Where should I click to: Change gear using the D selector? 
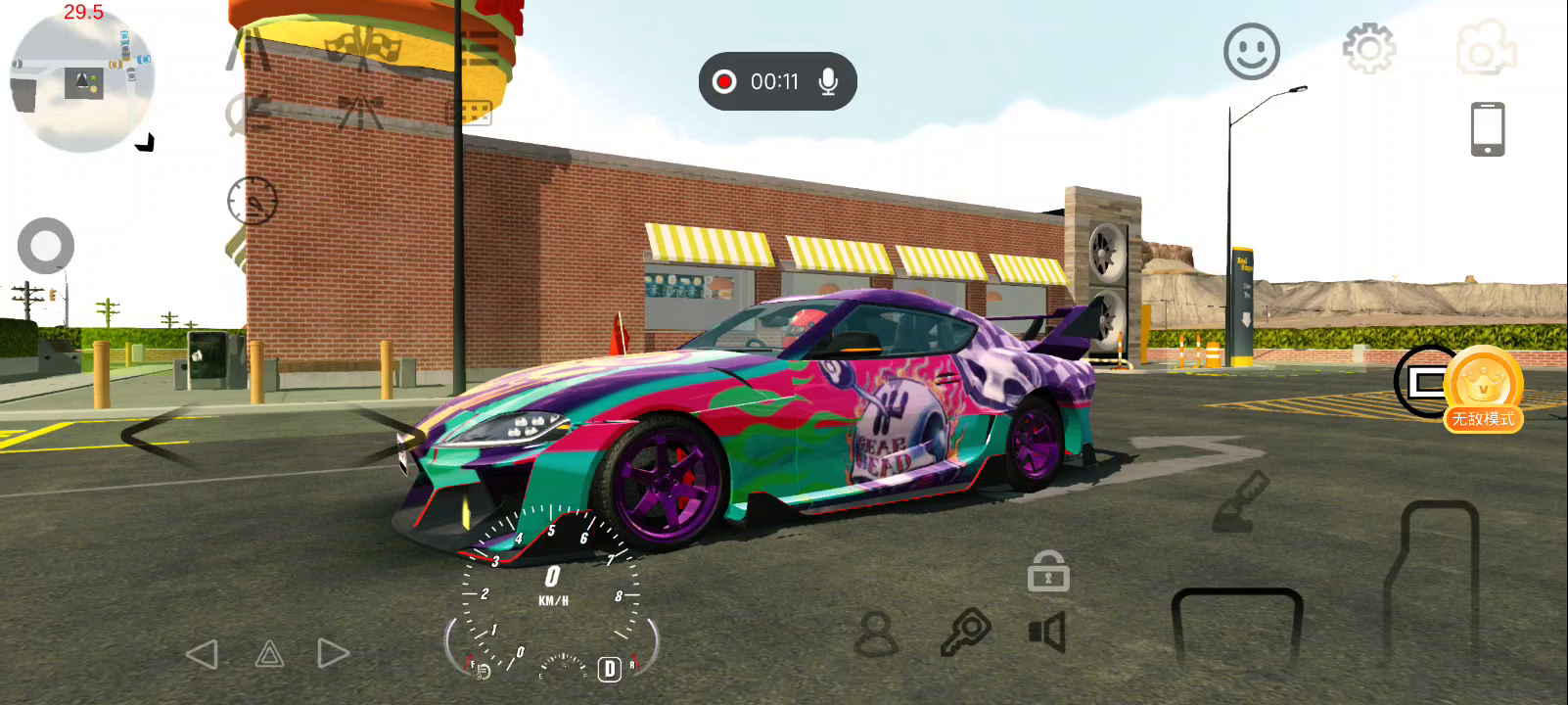[x=609, y=669]
